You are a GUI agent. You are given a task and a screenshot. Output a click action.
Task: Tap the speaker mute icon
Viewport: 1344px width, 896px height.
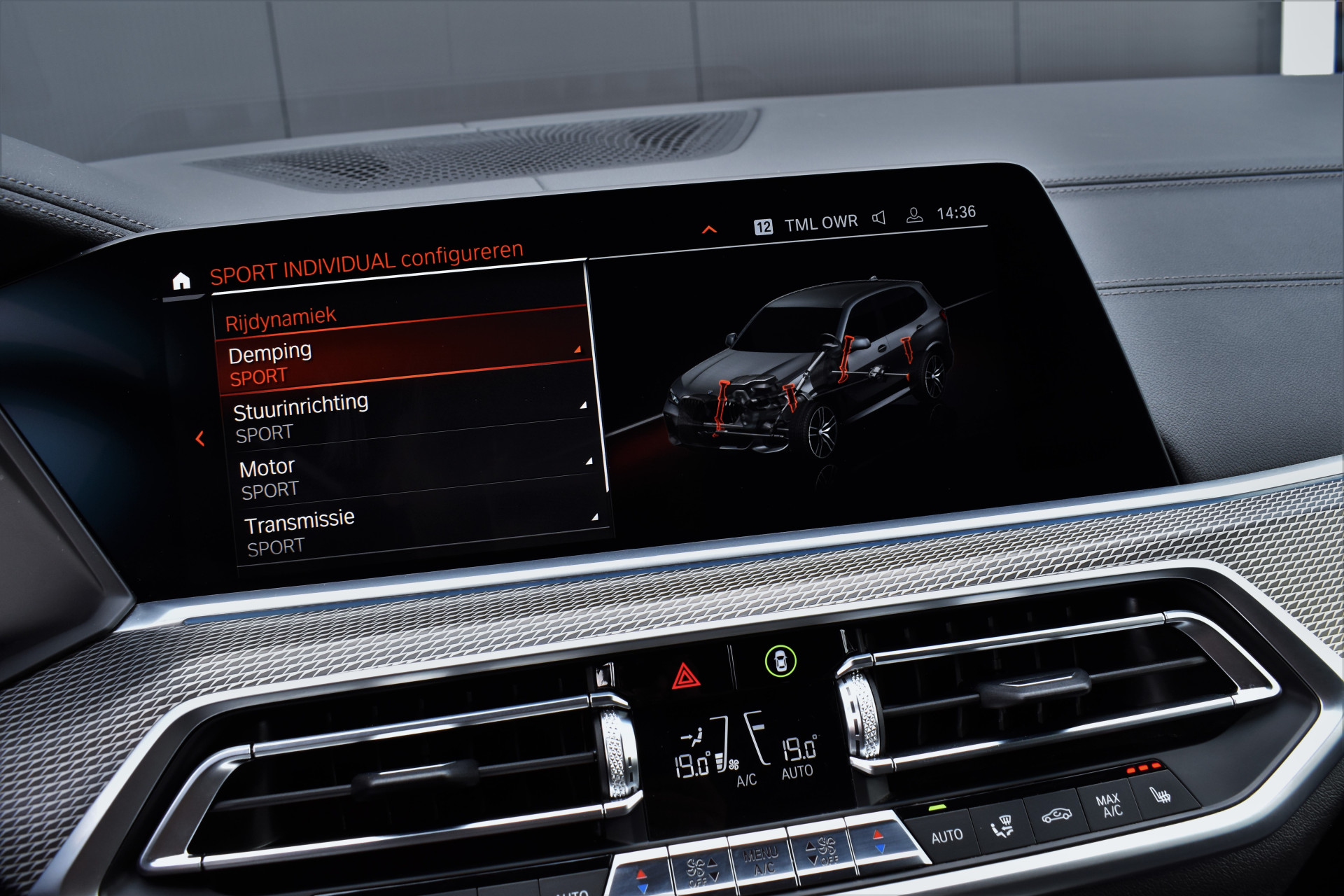click(879, 218)
